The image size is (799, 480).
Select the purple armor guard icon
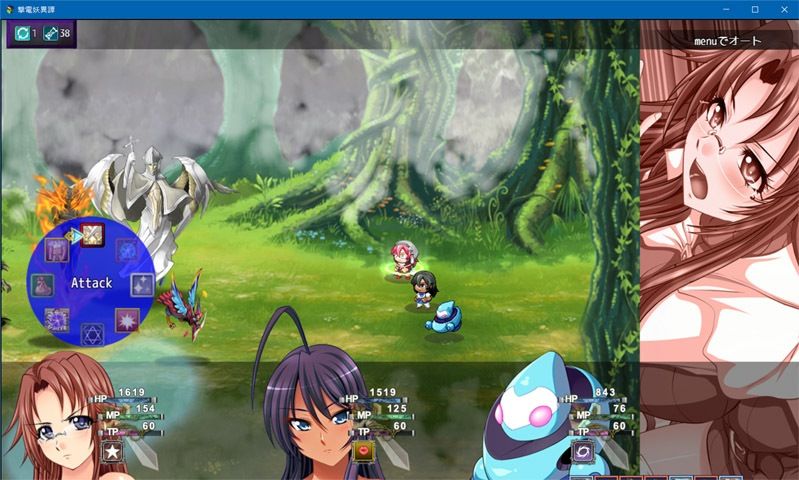(x=56, y=249)
